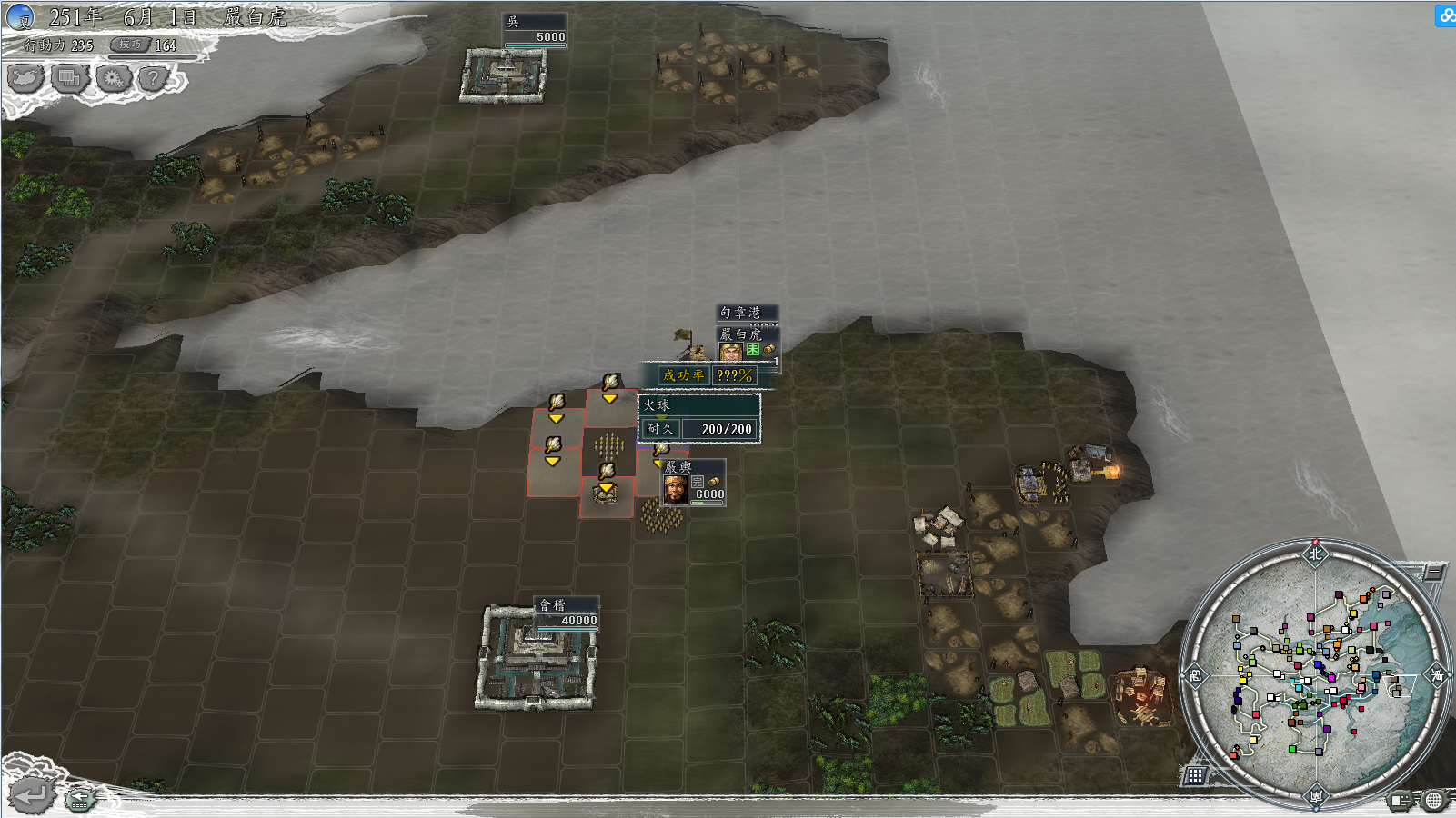Click the circular minimap of China
The image size is (1456, 818).
(x=1315, y=674)
